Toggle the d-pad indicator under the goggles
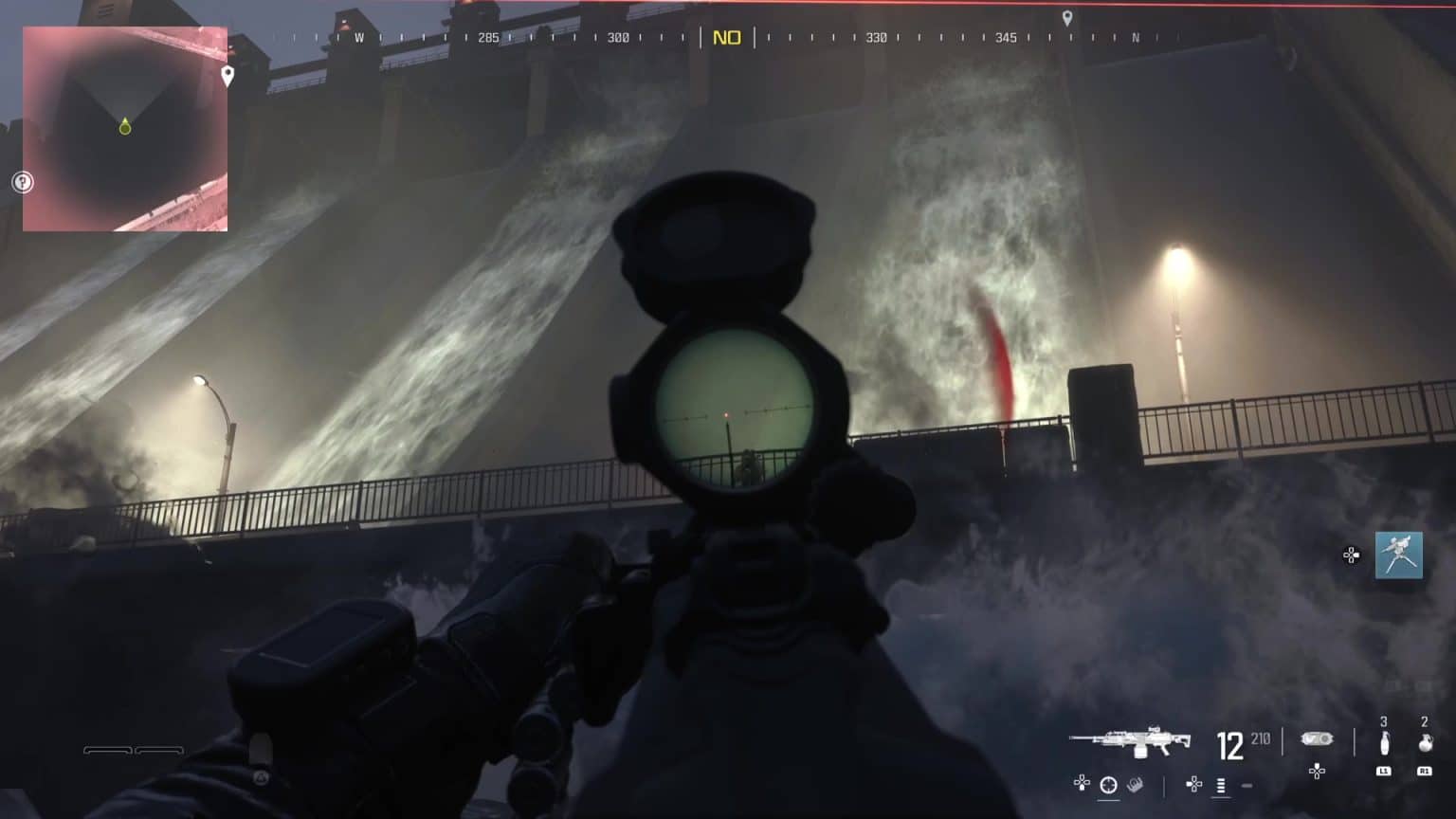This screenshot has width=1456, height=819. 1316,771
